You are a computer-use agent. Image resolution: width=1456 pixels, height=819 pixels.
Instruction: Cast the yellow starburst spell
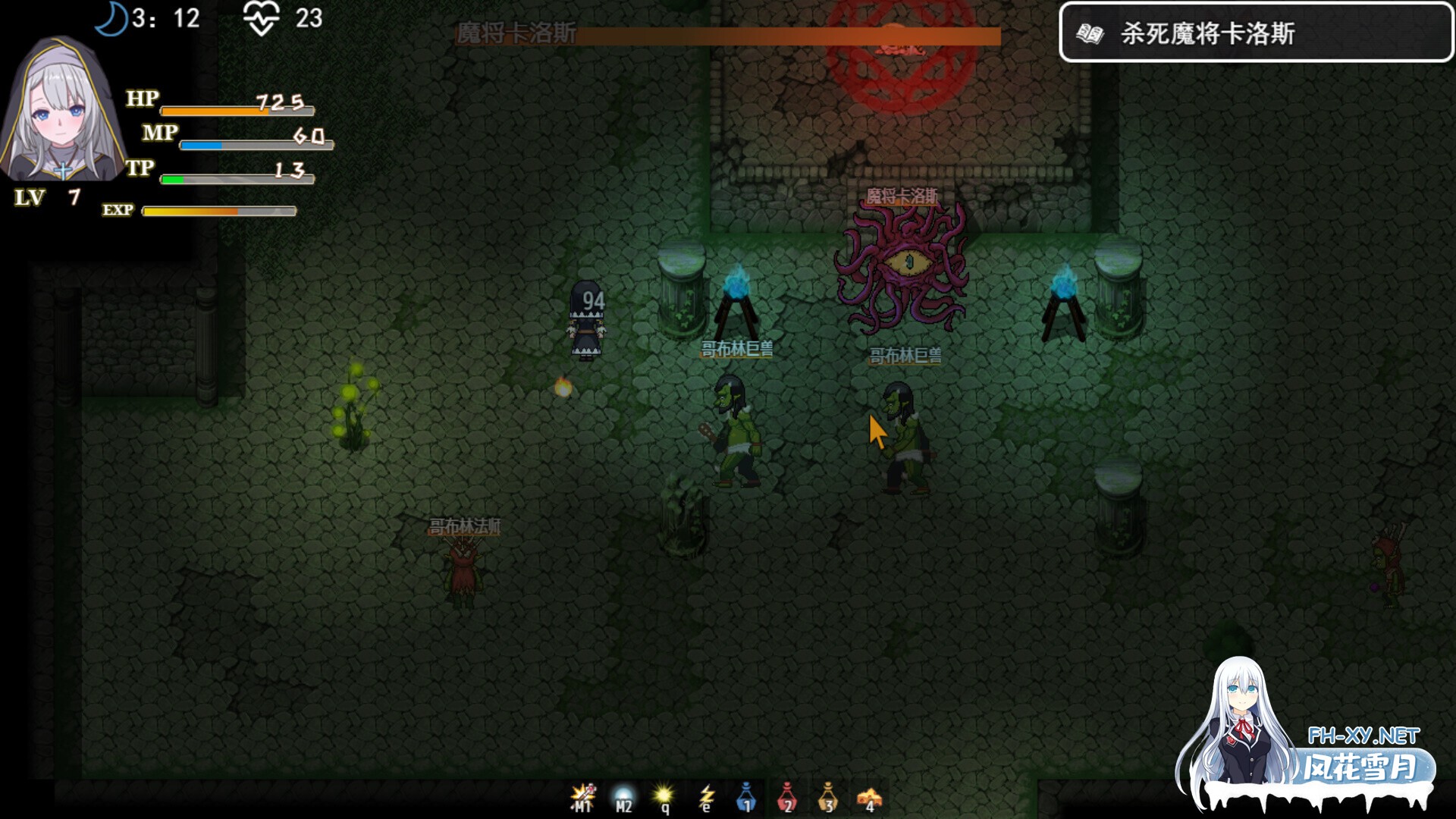pos(664,797)
